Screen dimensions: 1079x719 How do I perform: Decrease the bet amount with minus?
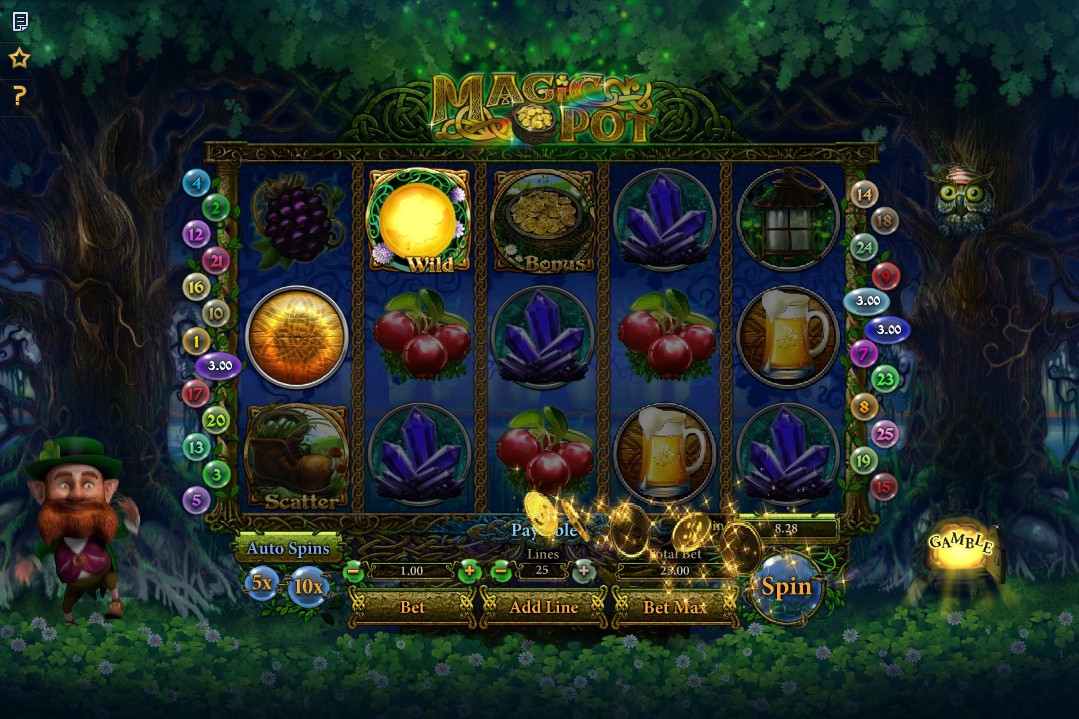pyautogui.click(x=353, y=571)
